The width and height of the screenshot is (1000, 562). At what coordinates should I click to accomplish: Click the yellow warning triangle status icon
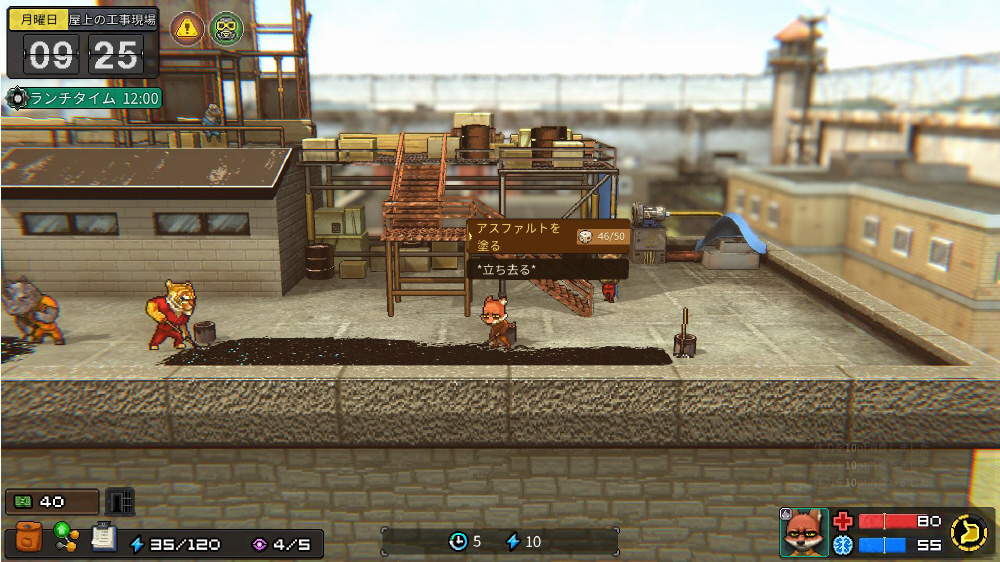point(187,28)
